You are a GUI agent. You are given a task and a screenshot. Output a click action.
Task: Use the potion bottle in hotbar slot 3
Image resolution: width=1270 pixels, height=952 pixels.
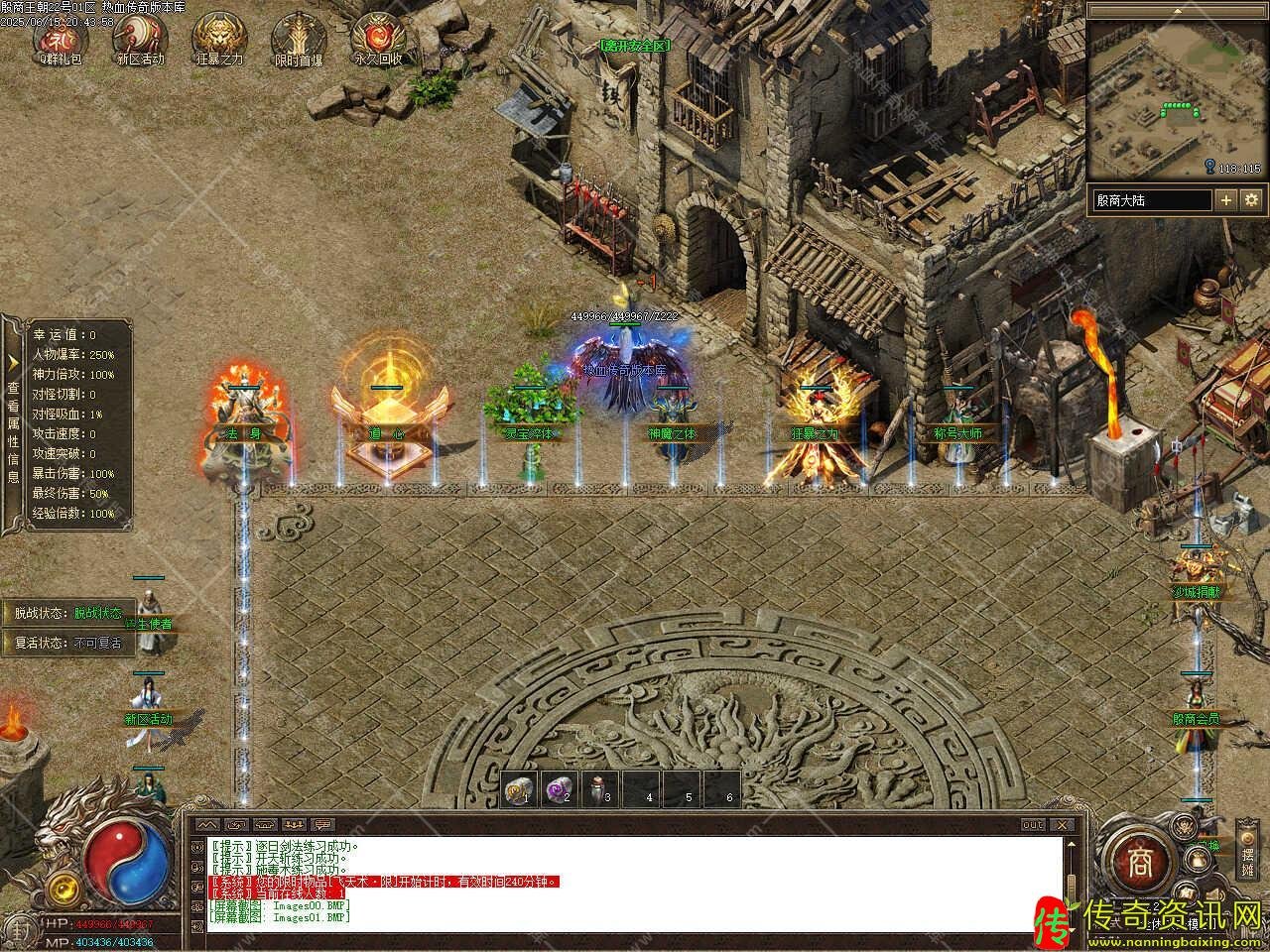598,788
